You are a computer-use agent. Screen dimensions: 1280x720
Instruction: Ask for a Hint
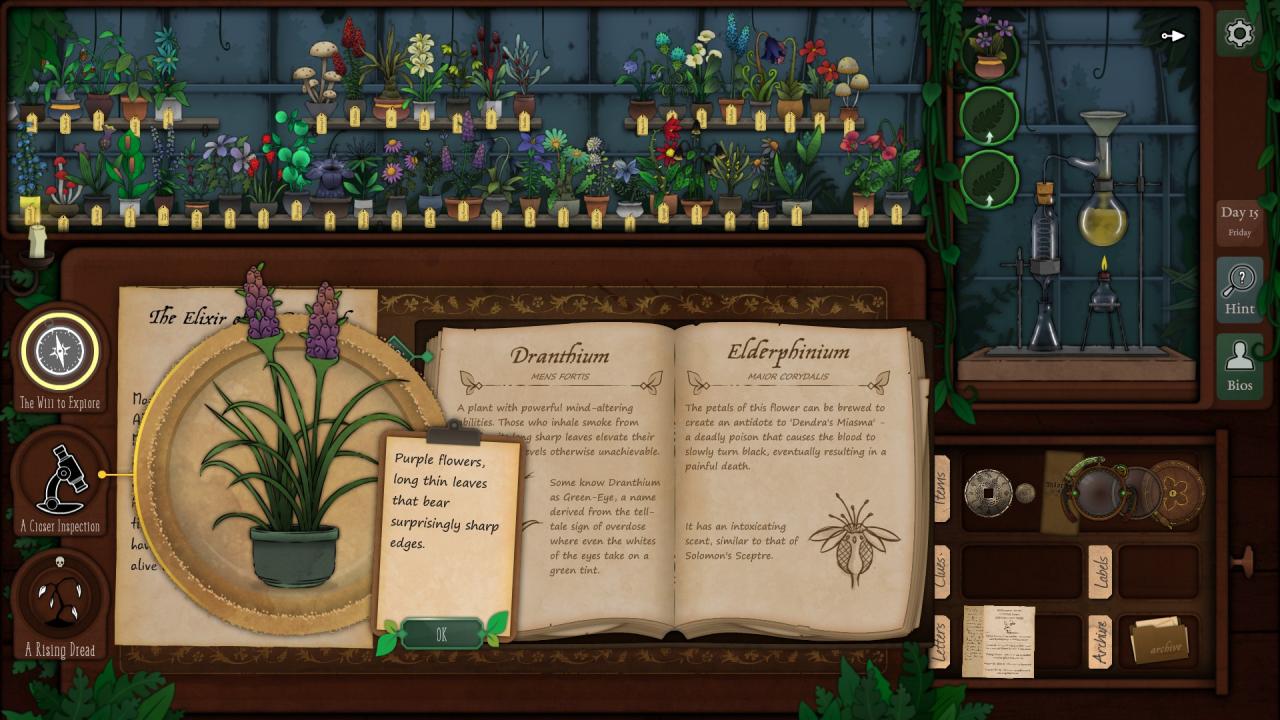point(1239,288)
